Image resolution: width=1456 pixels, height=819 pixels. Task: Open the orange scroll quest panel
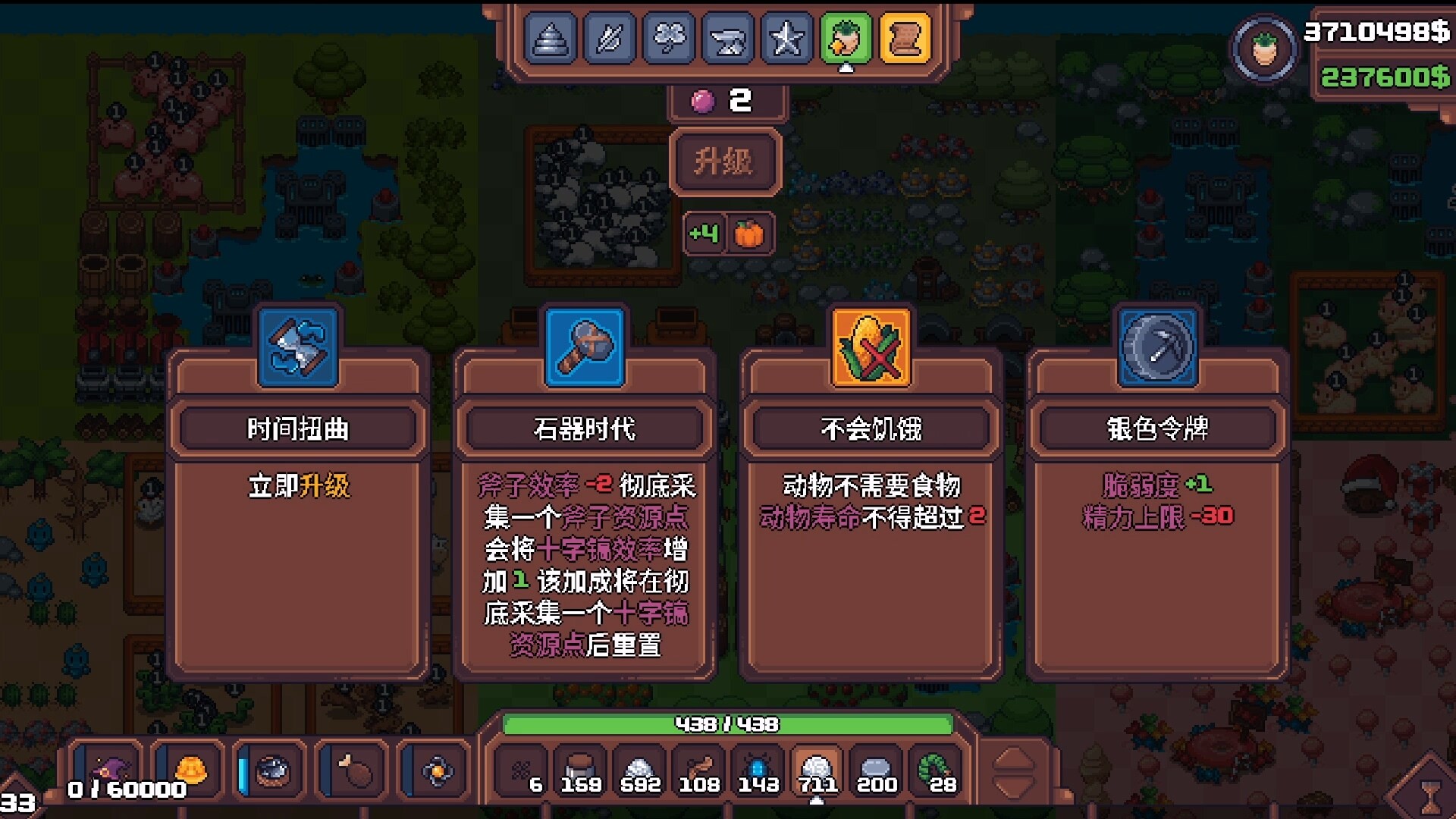[904, 39]
